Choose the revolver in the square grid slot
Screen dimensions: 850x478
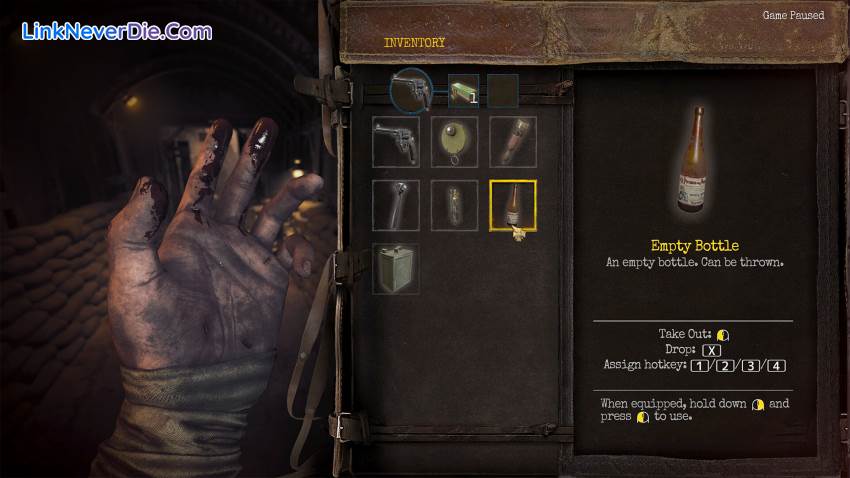click(x=397, y=142)
